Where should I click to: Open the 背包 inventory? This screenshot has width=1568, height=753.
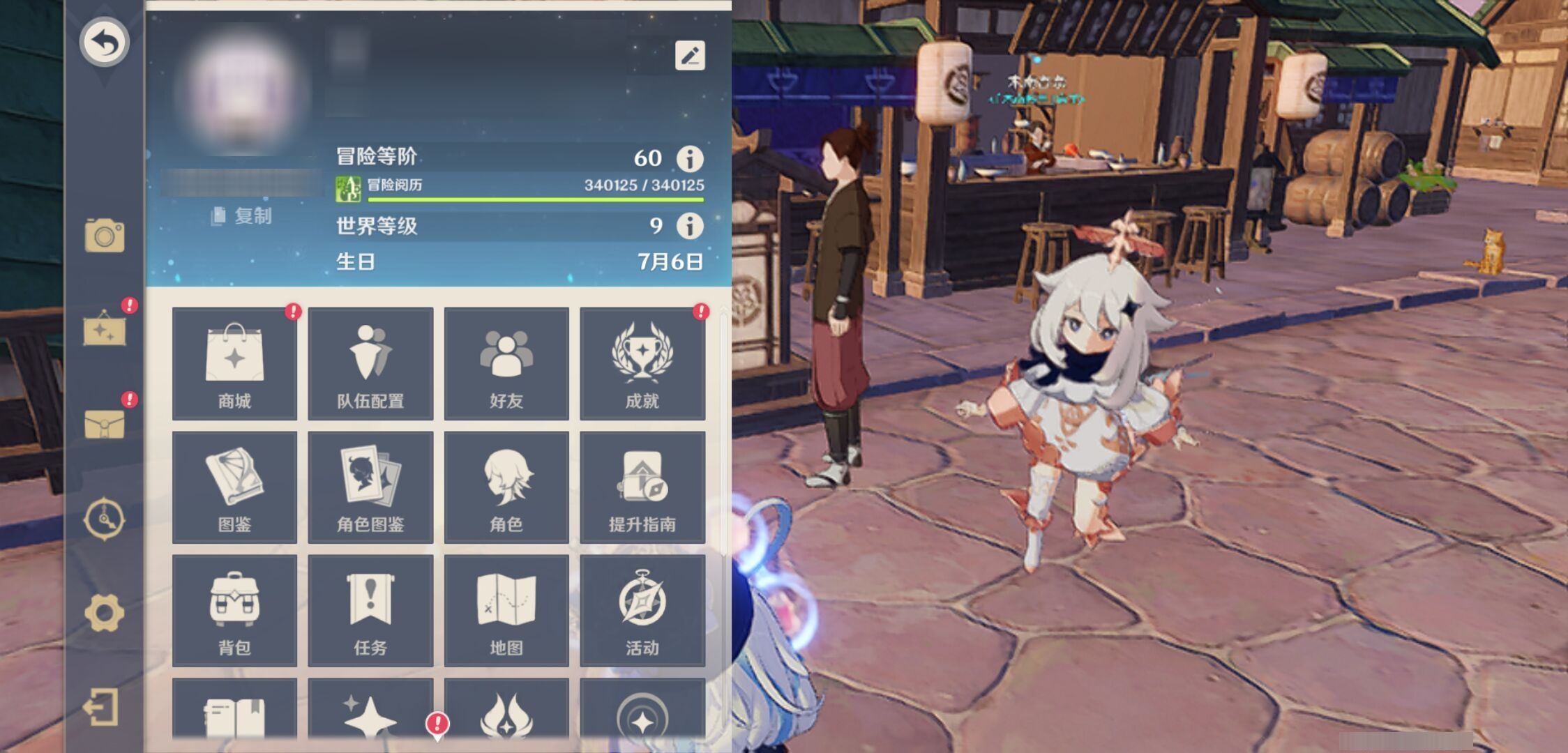click(x=234, y=610)
